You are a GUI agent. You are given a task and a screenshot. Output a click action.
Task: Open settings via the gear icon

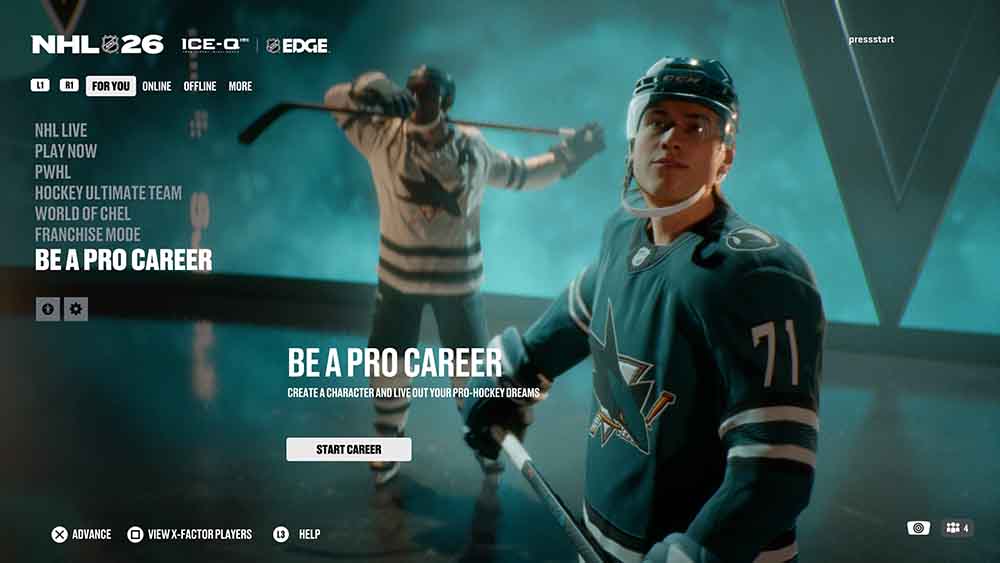click(x=76, y=310)
